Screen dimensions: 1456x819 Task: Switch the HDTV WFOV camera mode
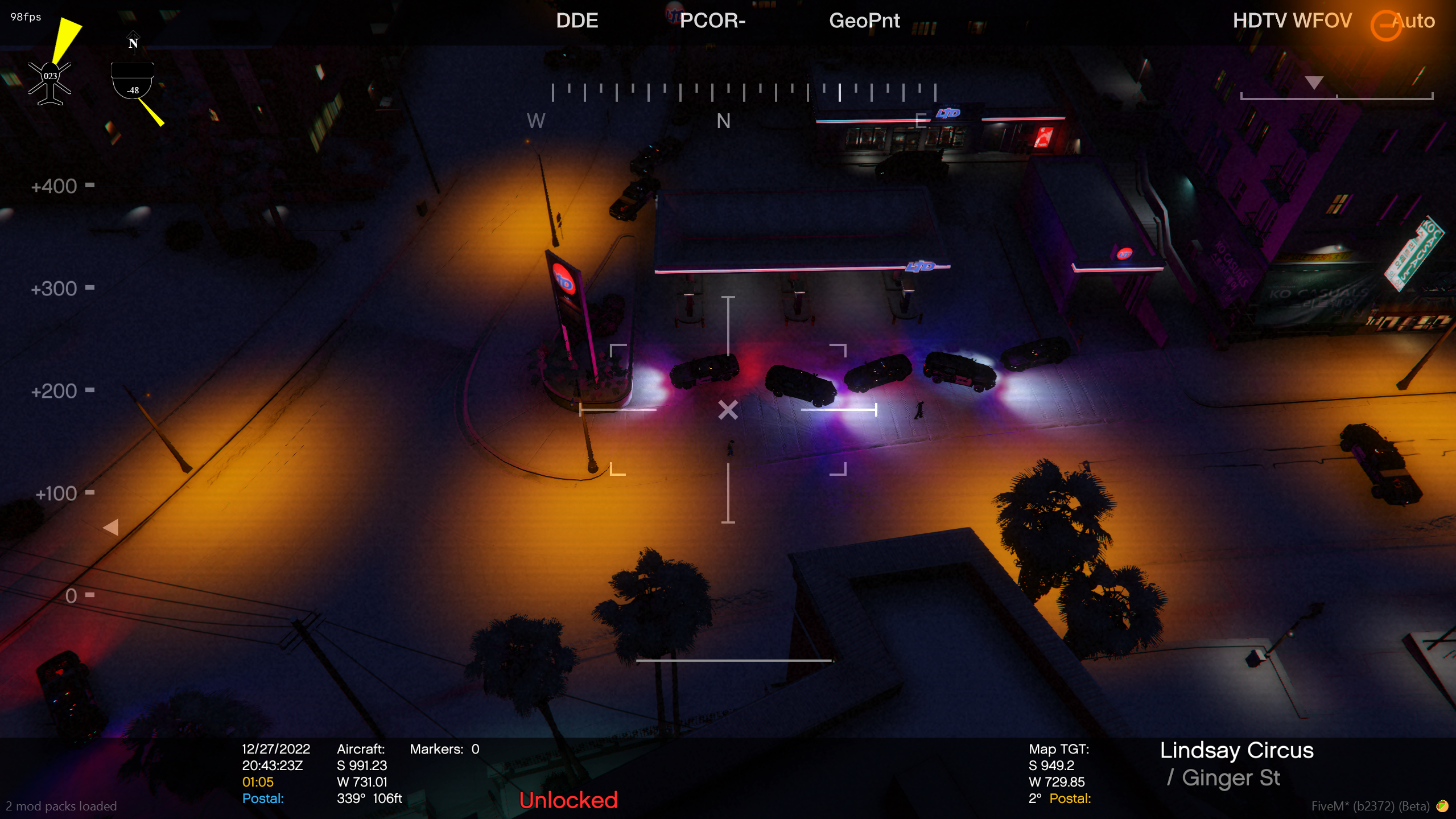pyautogui.click(x=1292, y=21)
